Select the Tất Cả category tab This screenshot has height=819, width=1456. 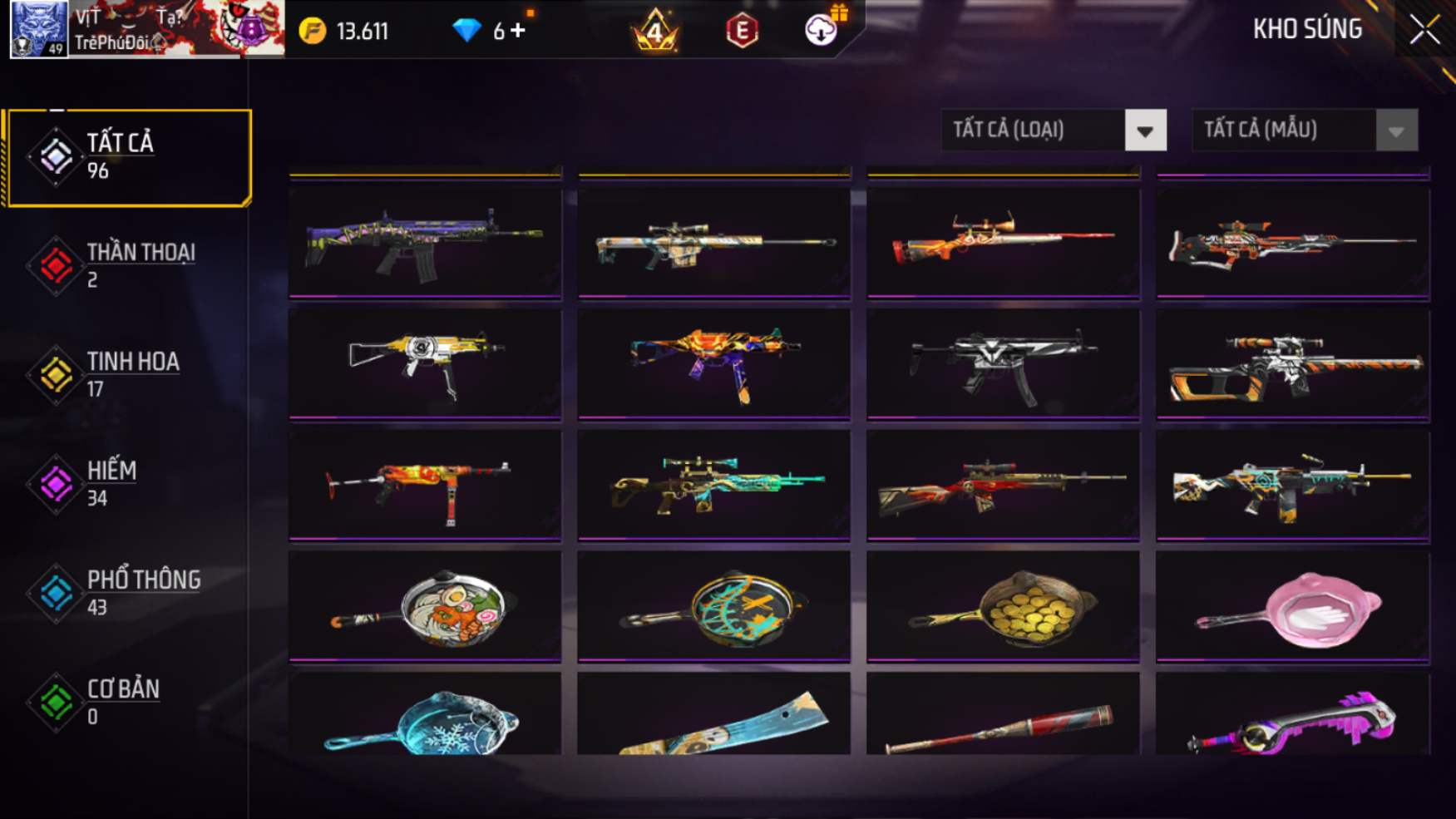(128, 157)
